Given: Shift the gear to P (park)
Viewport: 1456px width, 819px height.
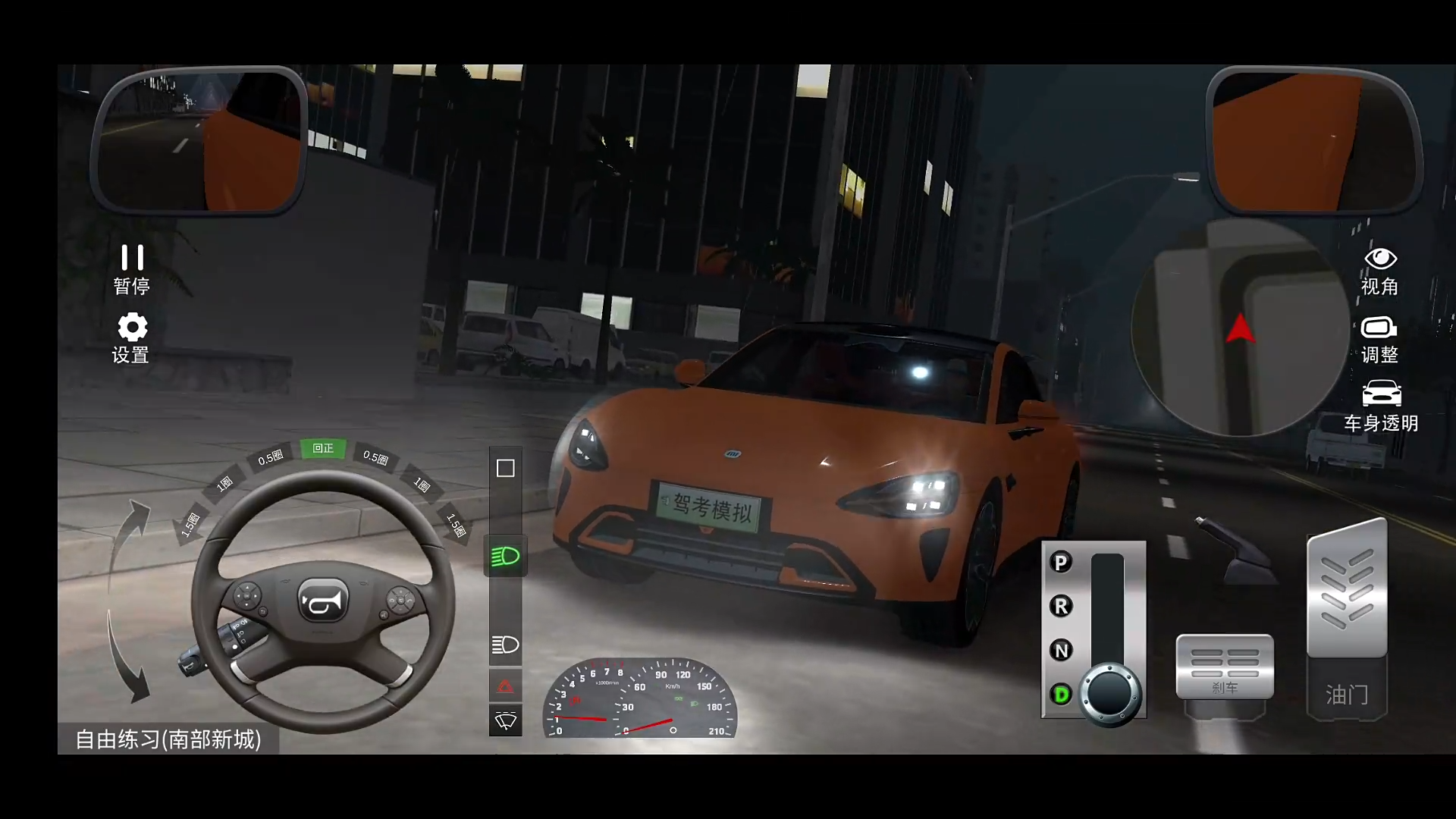Looking at the screenshot, I should (x=1061, y=563).
